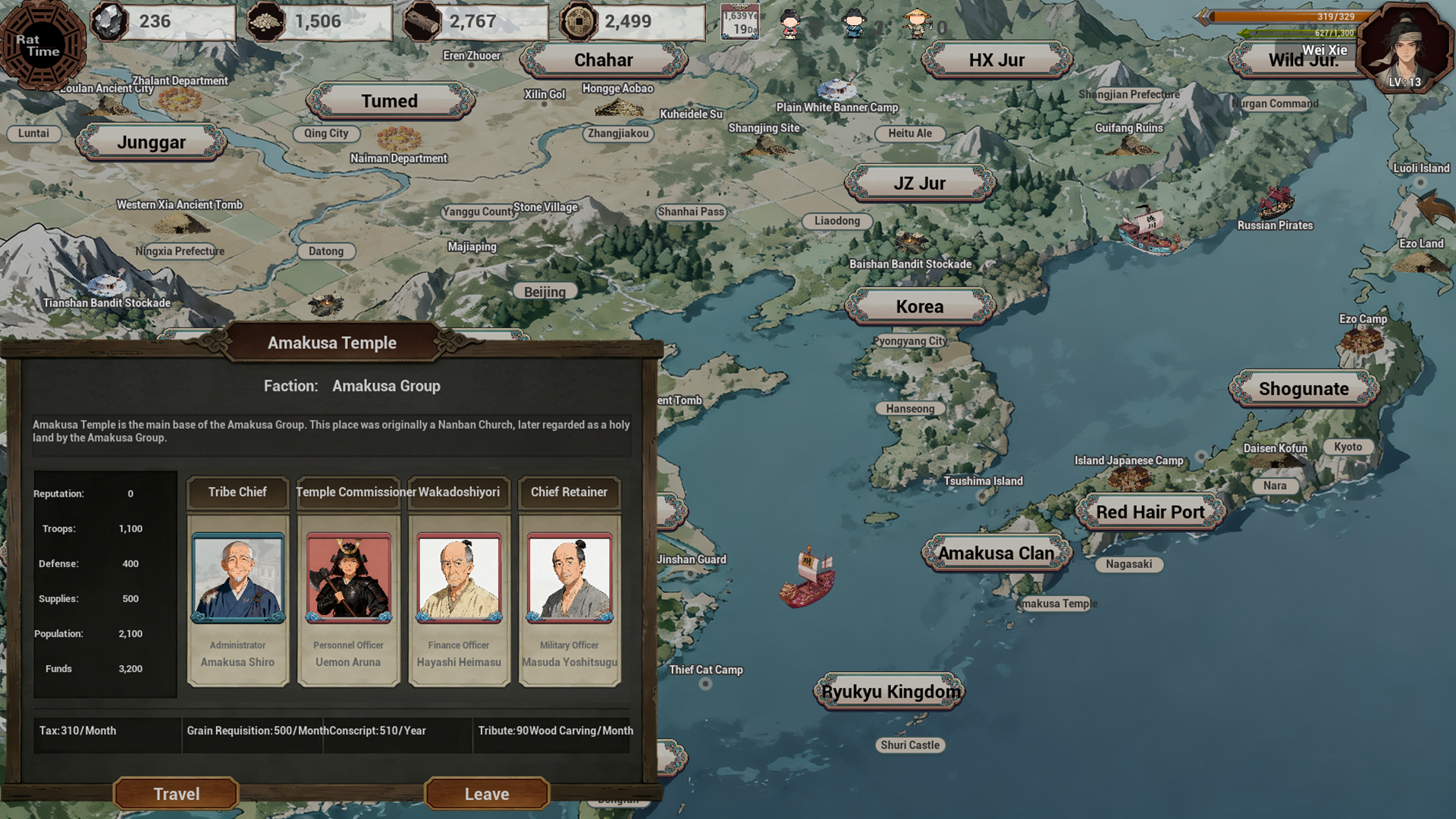Open the calendar date icon
Screen dimensions: 1456x819
(x=740, y=23)
